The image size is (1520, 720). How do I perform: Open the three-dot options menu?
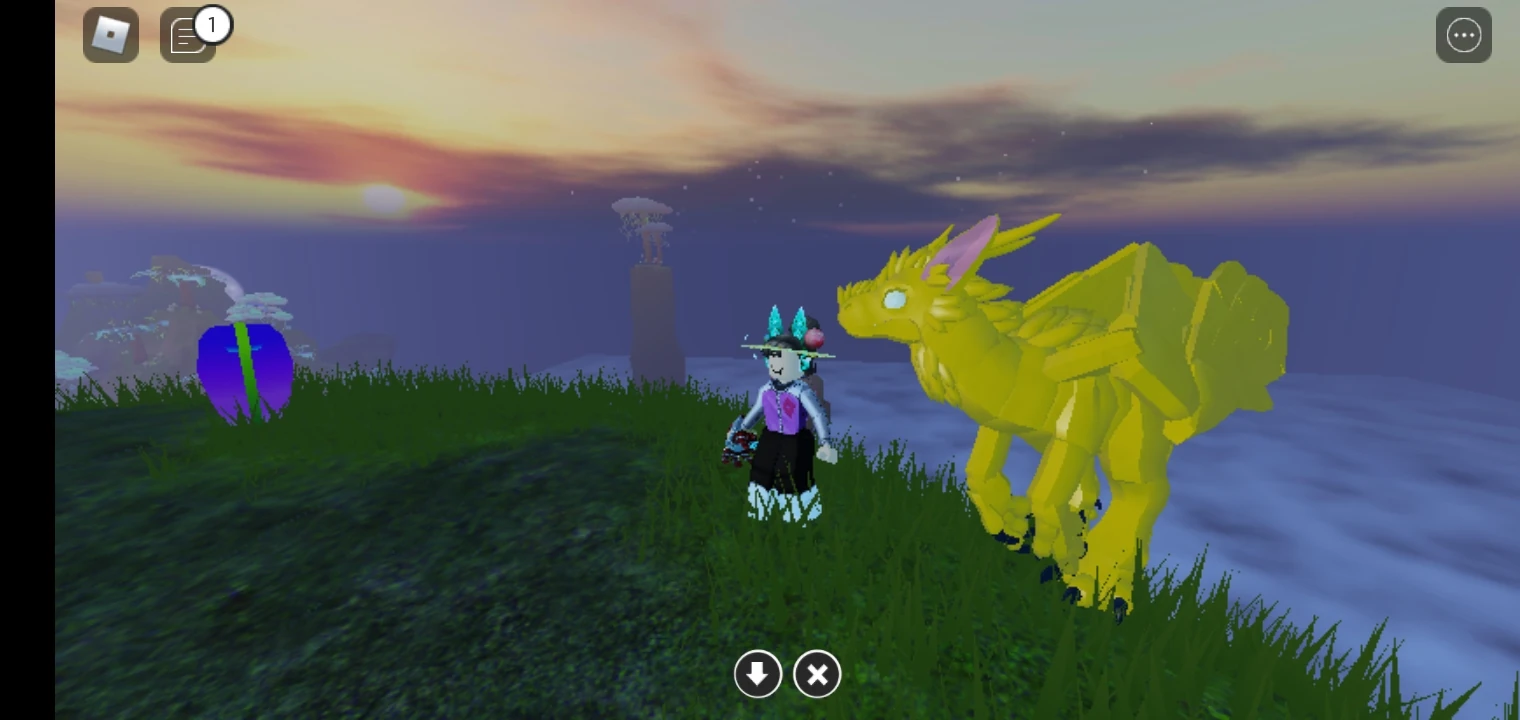(x=1463, y=34)
